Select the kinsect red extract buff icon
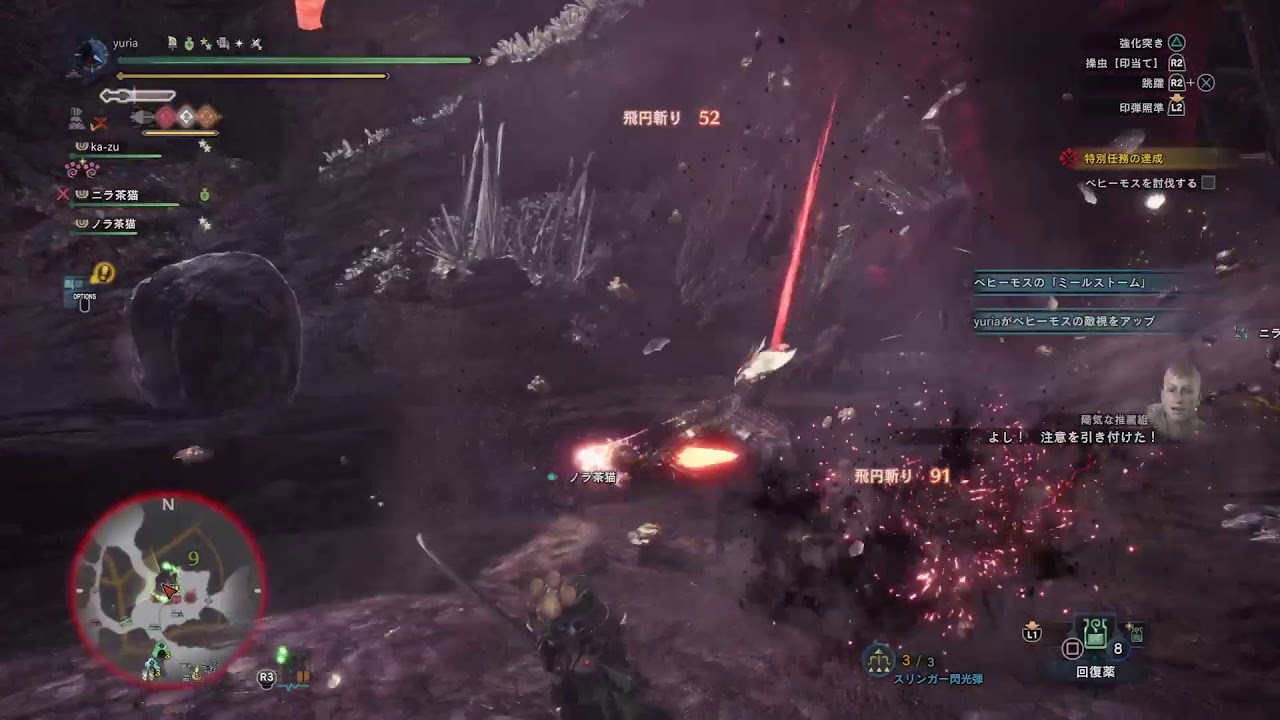 [x=164, y=117]
